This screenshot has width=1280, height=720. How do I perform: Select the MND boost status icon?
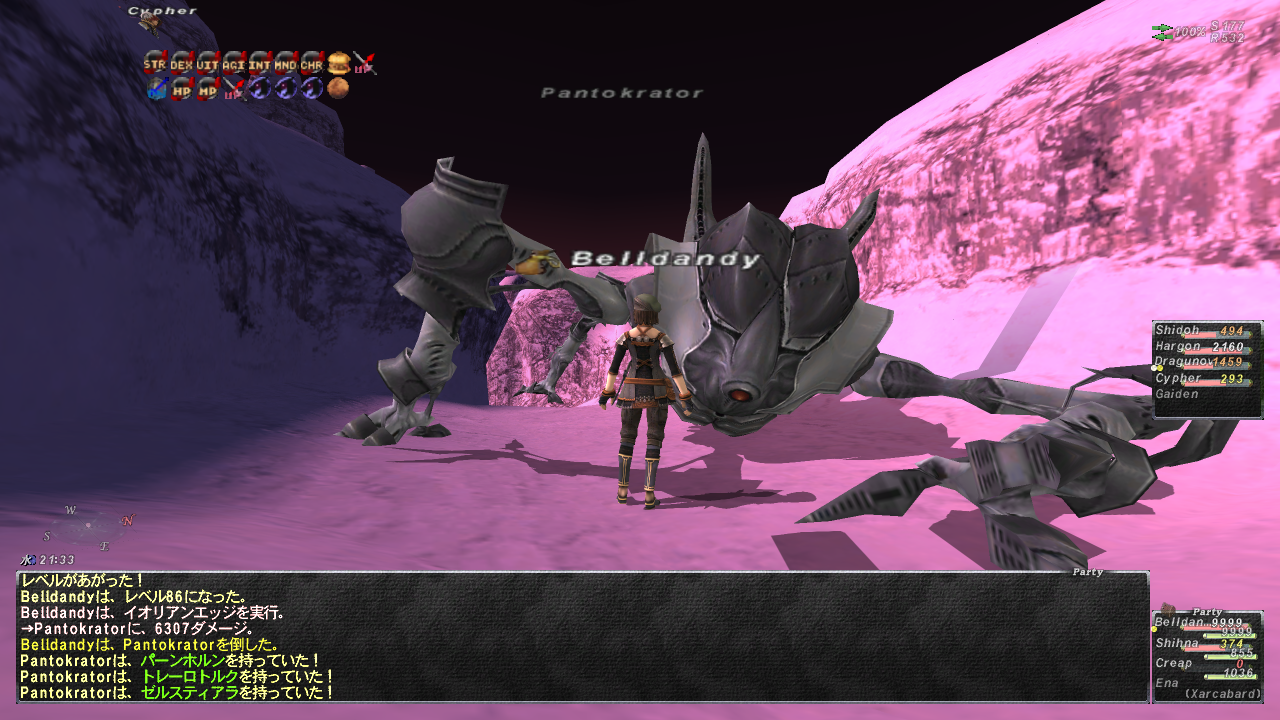pyautogui.click(x=285, y=63)
